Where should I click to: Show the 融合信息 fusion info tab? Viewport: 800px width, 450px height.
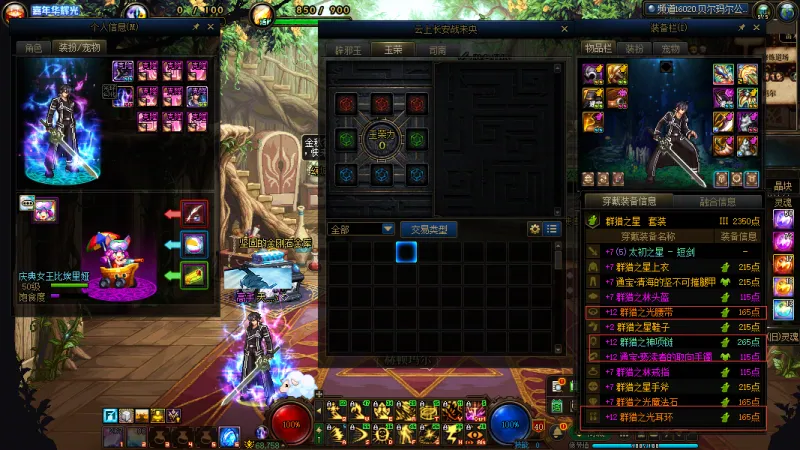click(x=716, y=201)
